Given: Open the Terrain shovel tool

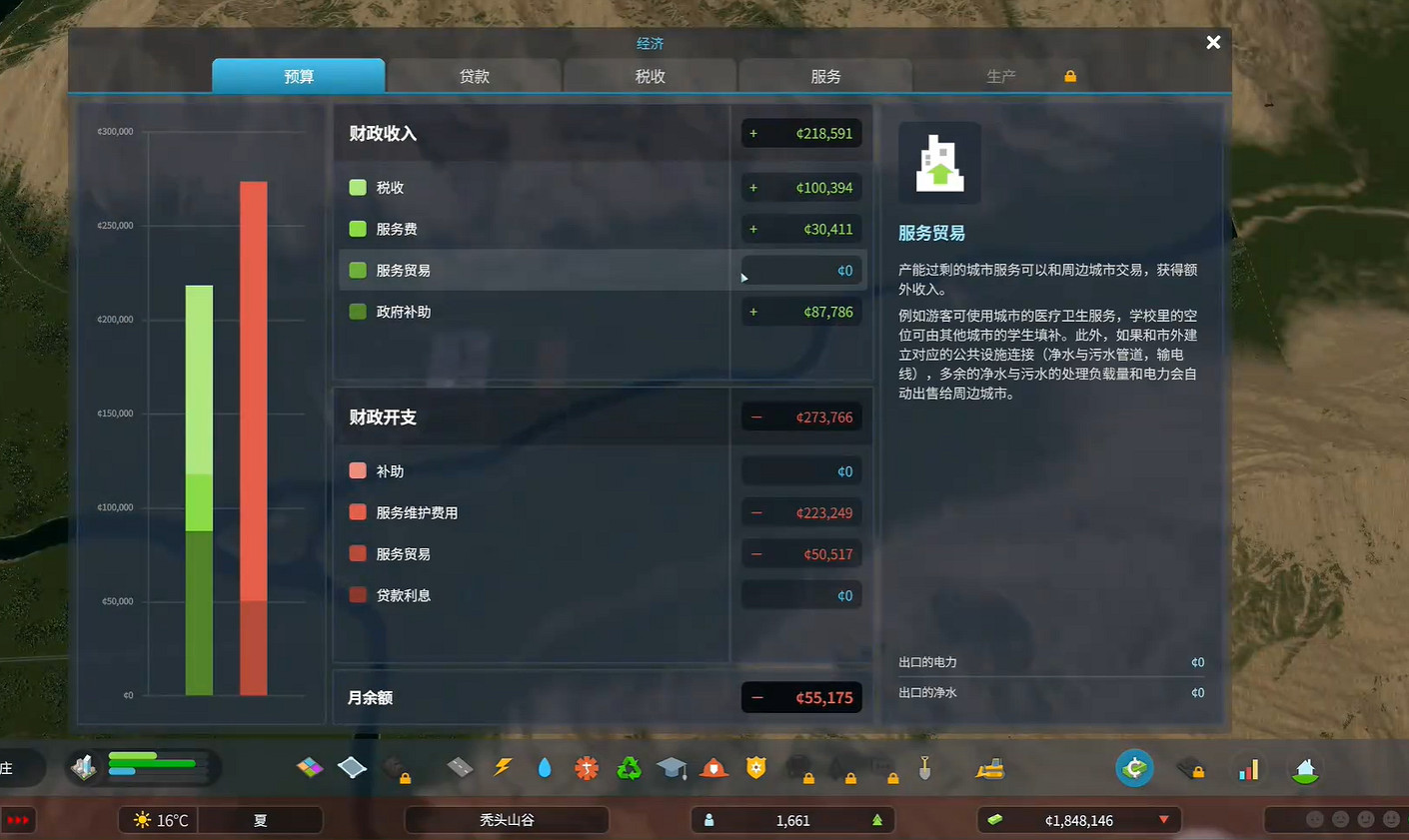Looking at the screenshot, I should pyautogui.click(x=926, y=768).
